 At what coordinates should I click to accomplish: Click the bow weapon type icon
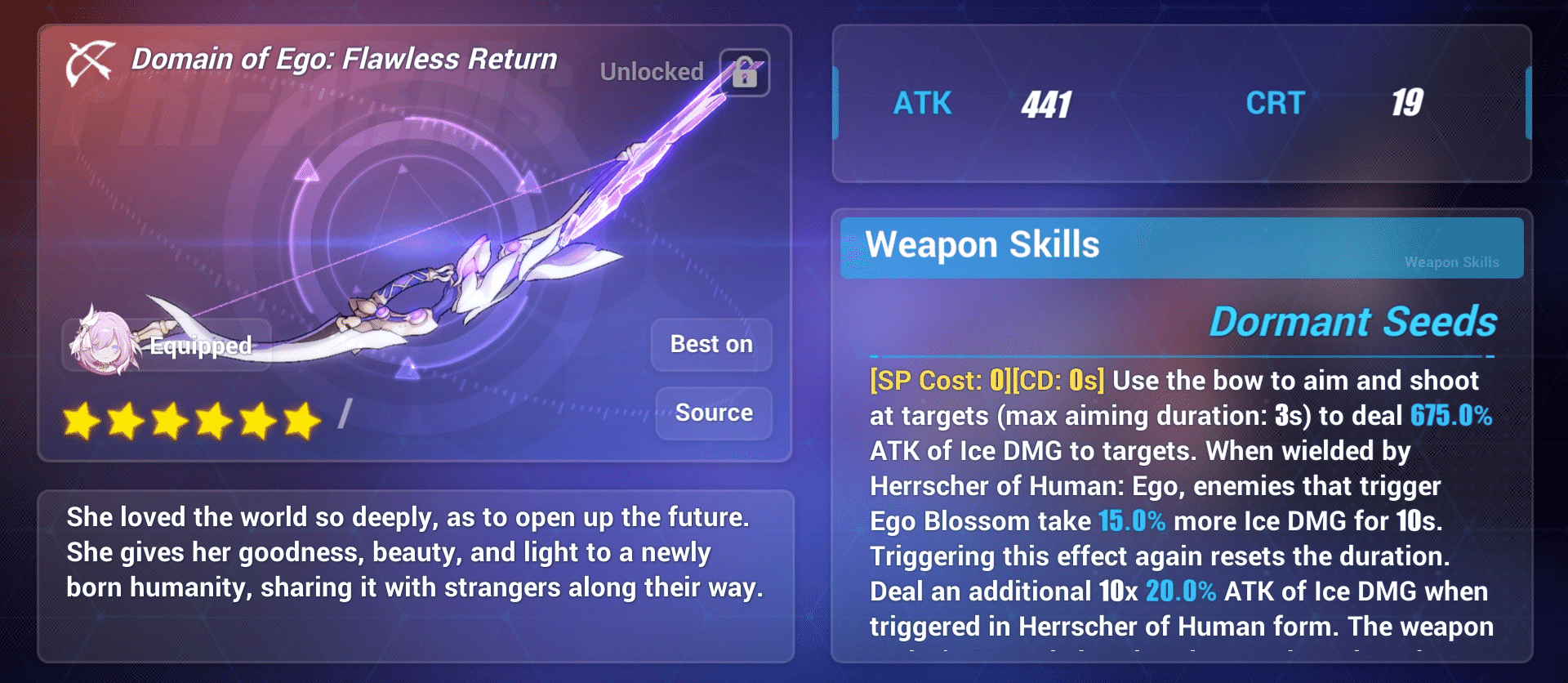(x=90, y=61)
